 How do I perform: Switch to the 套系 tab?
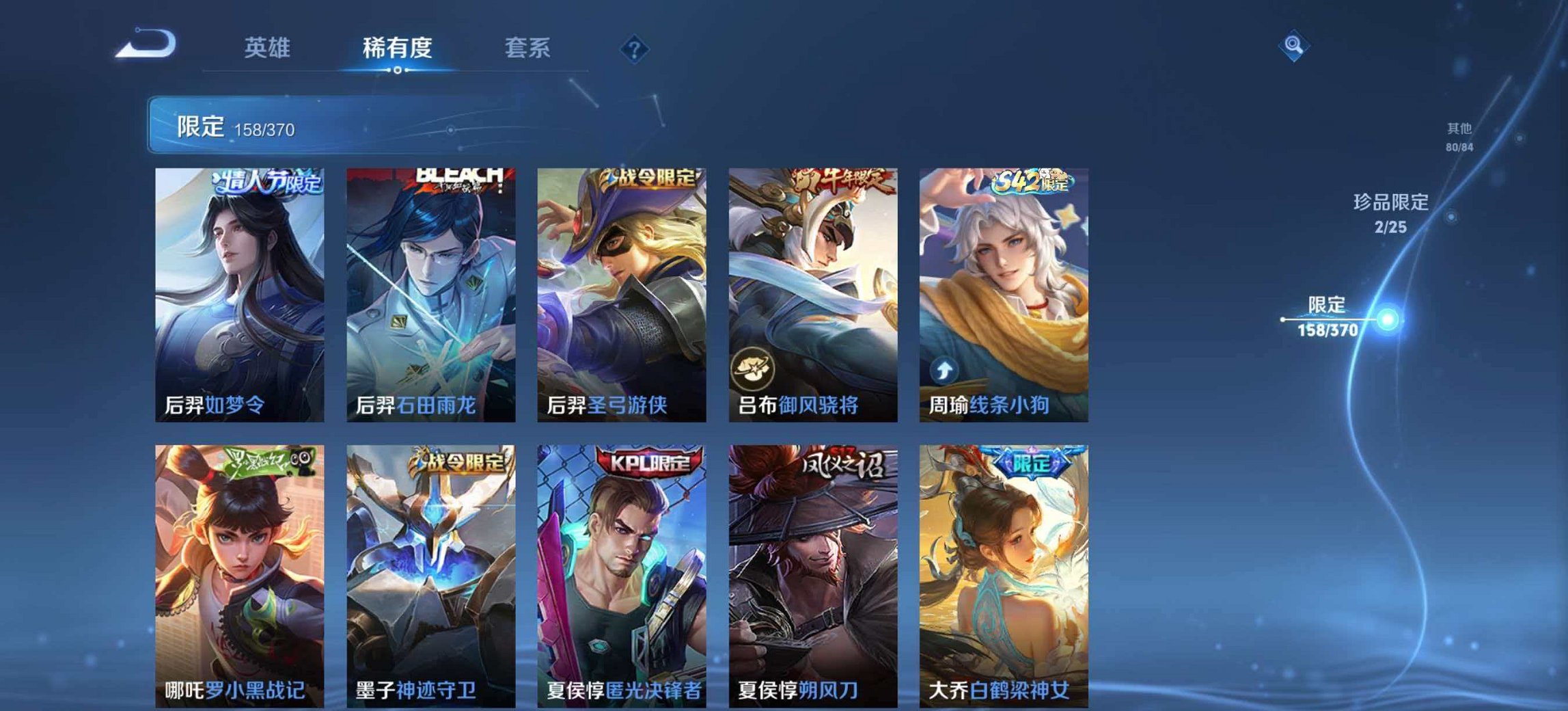528,48
